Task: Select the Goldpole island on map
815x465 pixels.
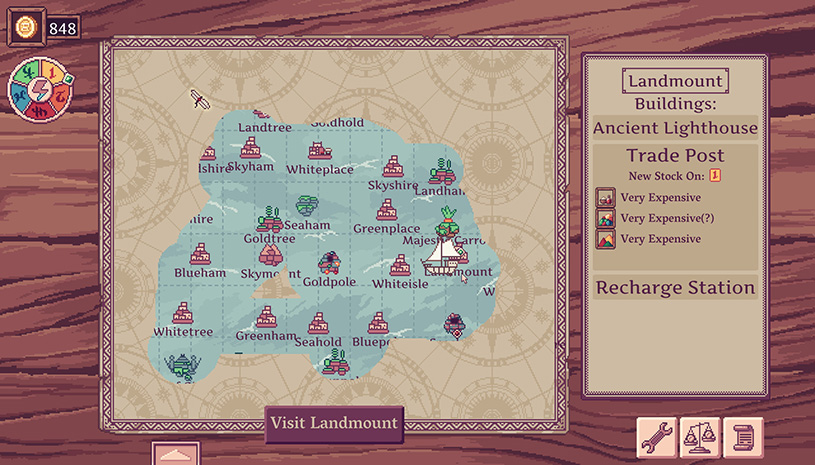Action: [329, 264]
